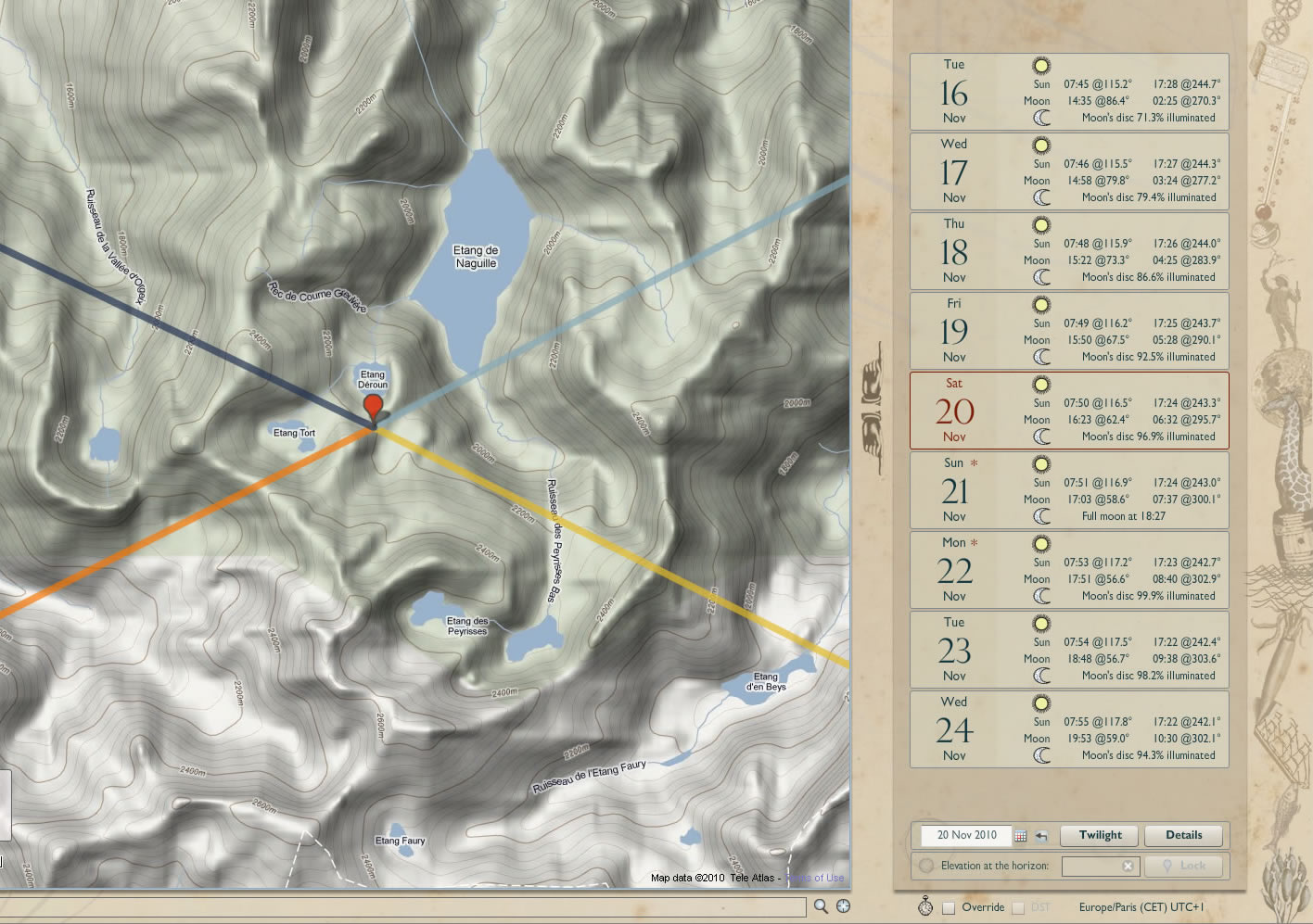This screenshot has height=924, width=1313.
Task: Choose the Sun 21 Nov full moon row
Action: [x=1069, y=490]
